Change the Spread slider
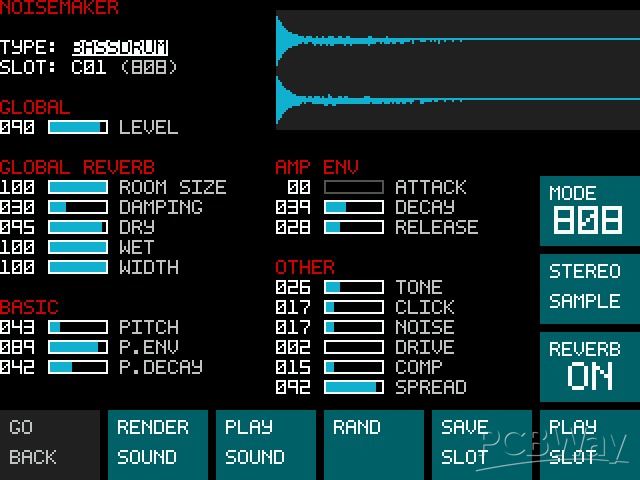This screenshot has width=640, height=480. pos(353,387)
